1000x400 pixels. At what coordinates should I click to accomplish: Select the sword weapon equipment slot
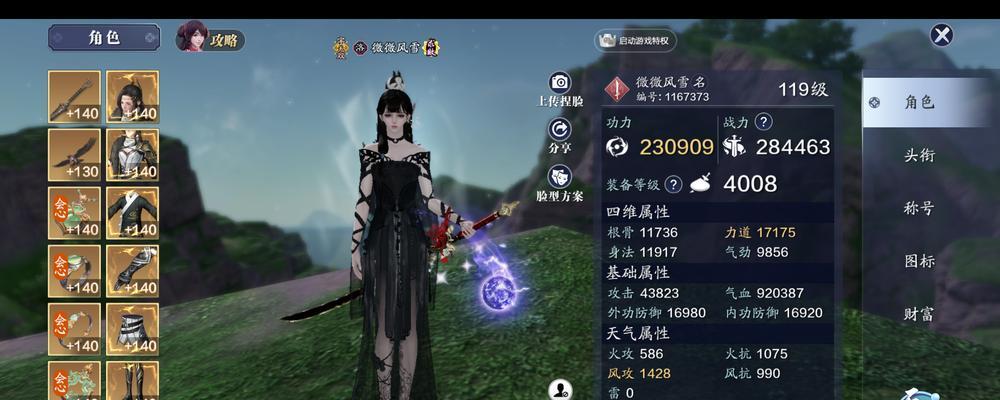(x=74, y=97)
